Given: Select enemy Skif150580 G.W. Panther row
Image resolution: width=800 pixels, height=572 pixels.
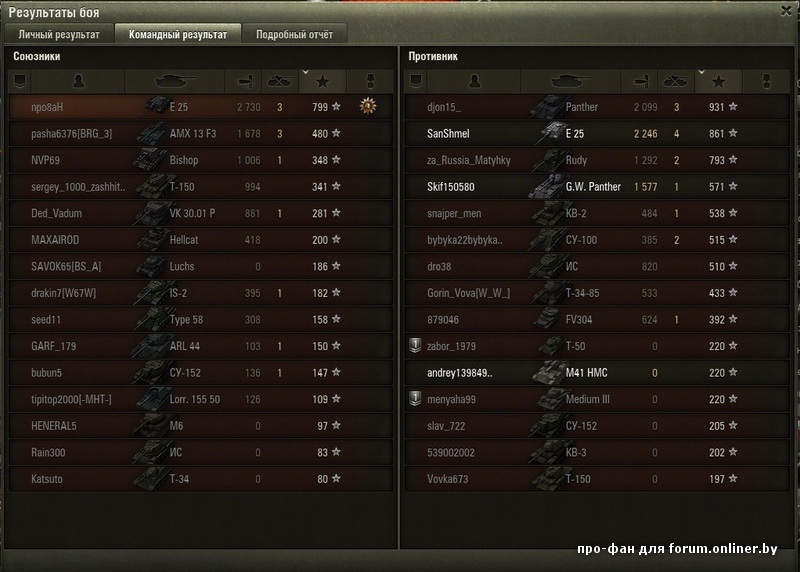Looking at the screenshot, I should [x=595, y=187].
